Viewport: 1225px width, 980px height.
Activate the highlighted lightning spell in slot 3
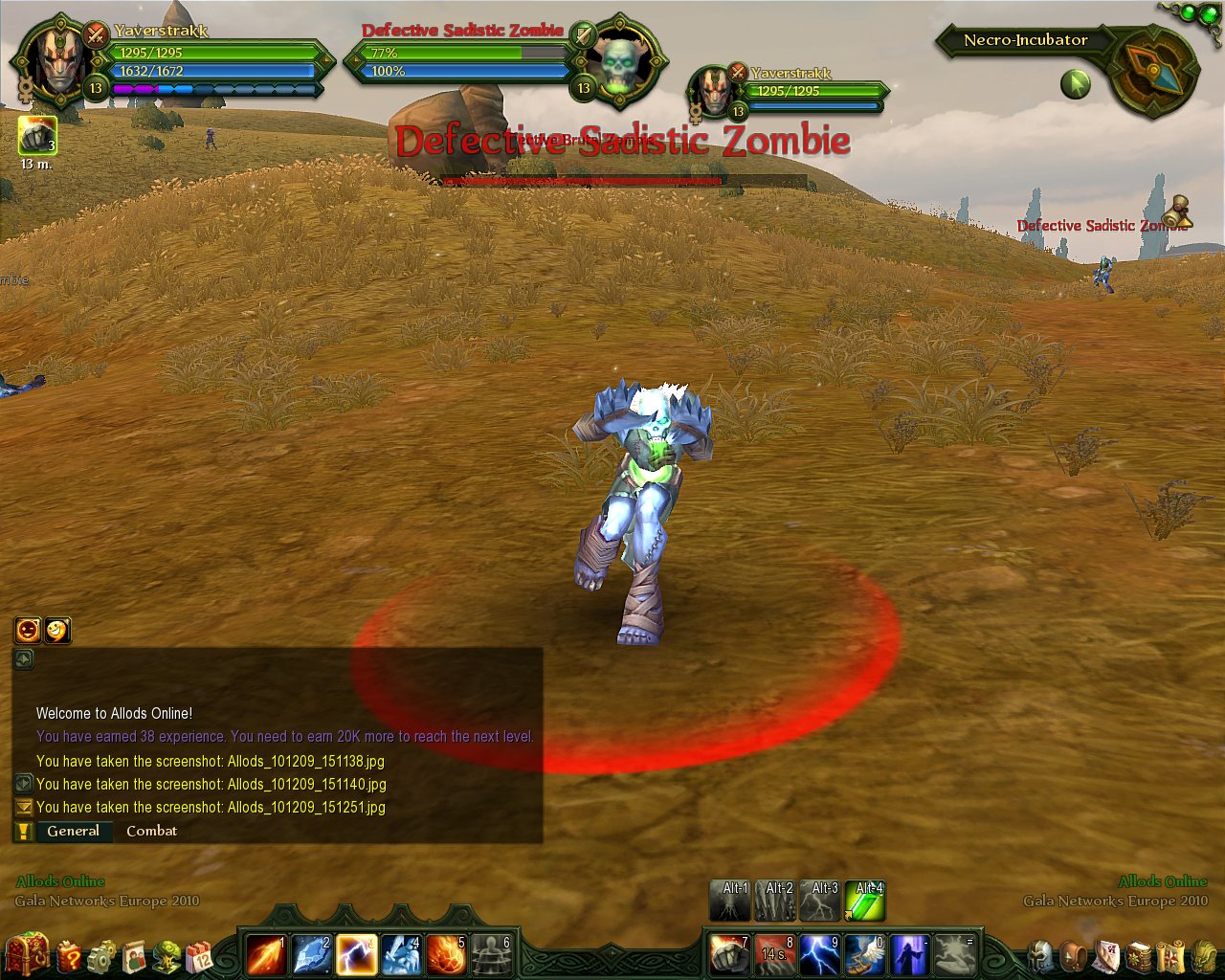click(x=356, y=954)
